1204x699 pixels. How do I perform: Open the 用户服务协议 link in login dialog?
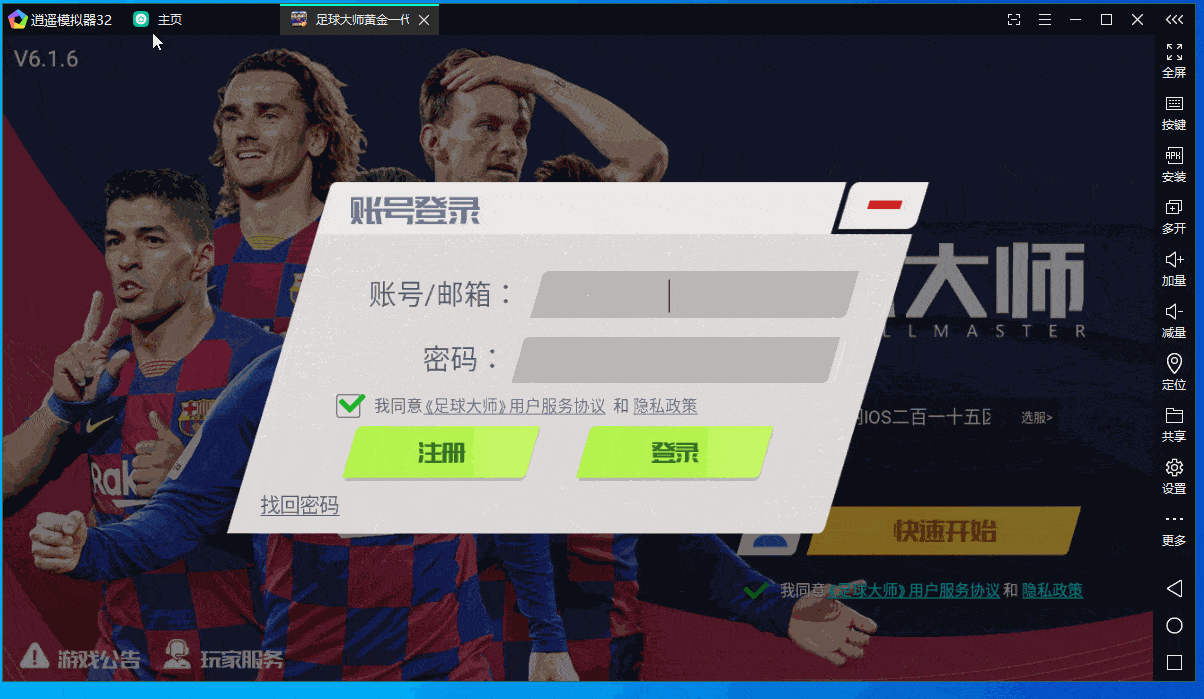[557, 406]
